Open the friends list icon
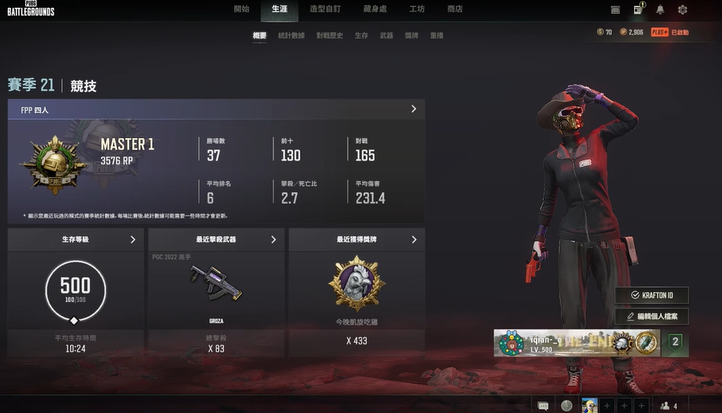 click(x=665, y=405)
